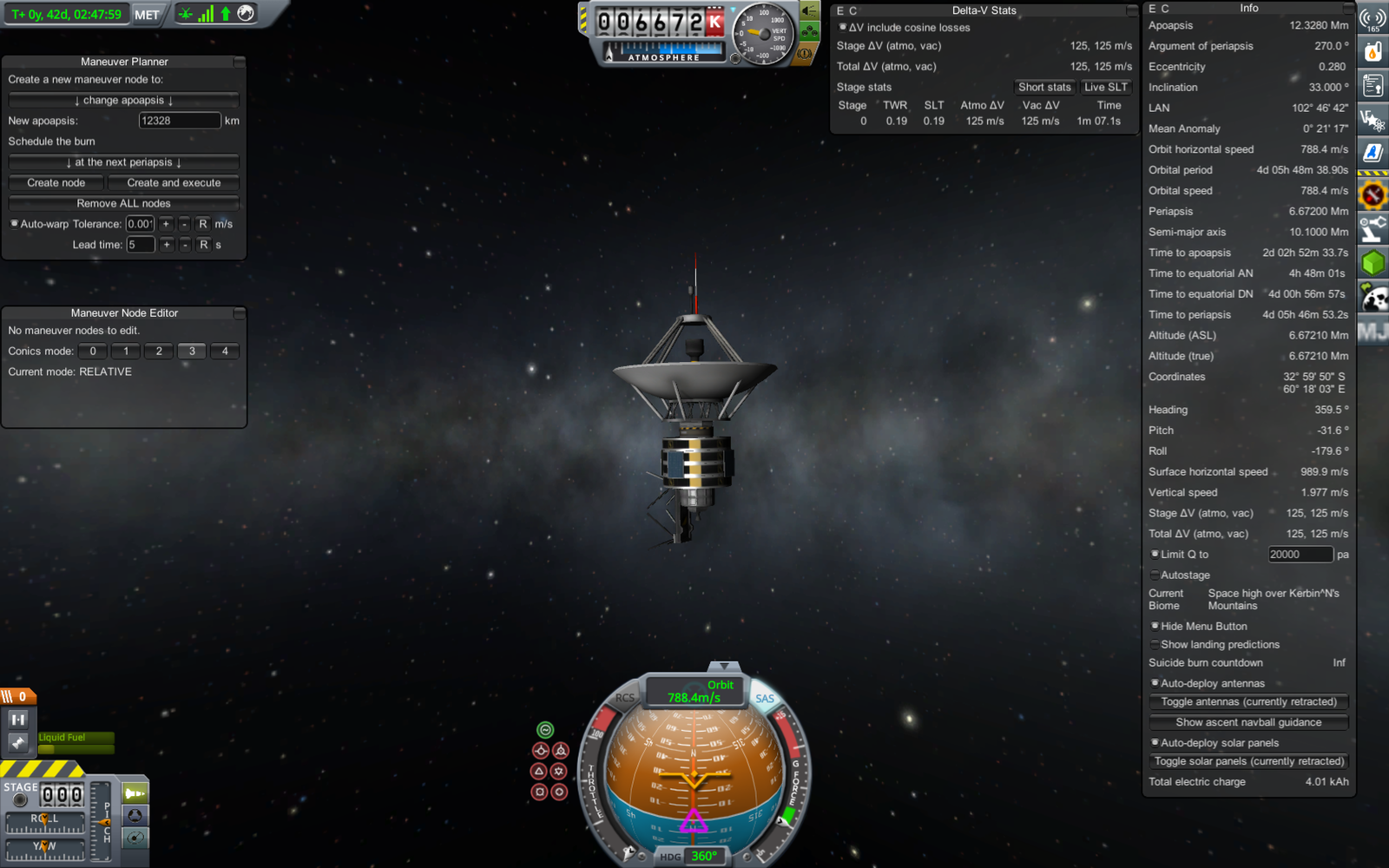The width and height of the screenshot is (1389, 868).
Task: Select Conics mode 0
Action: coord(93,352)
